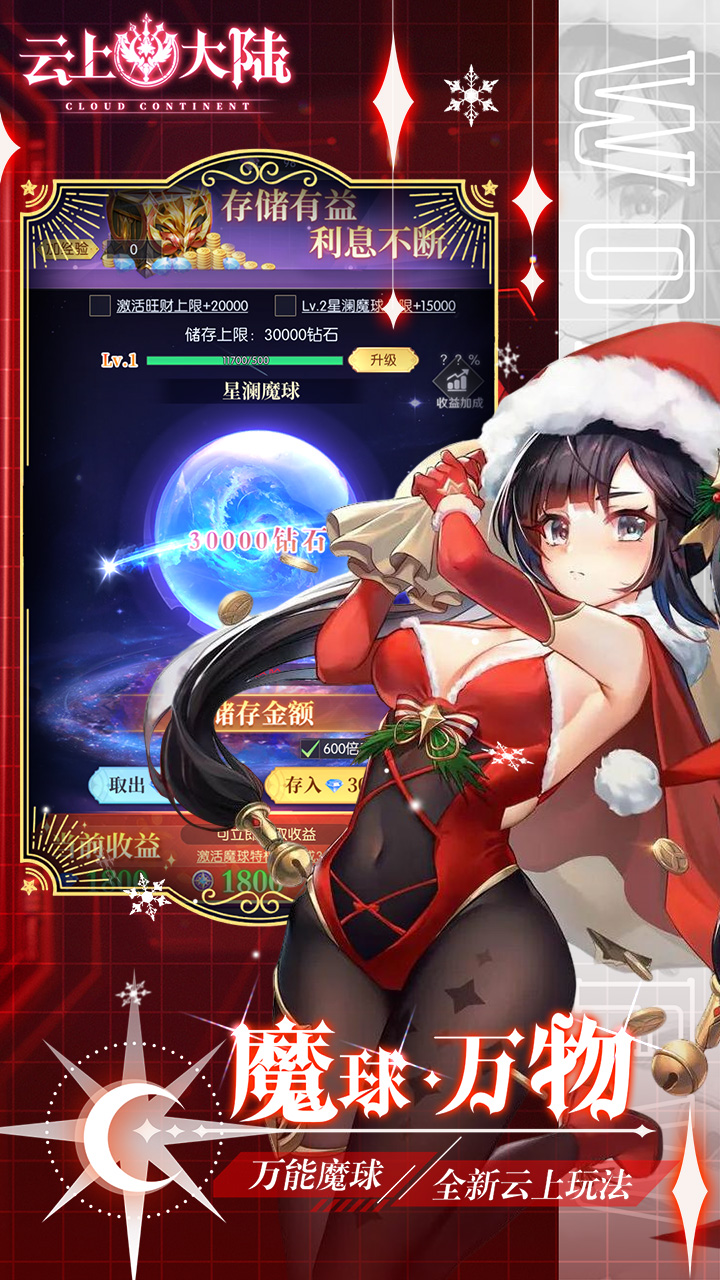The width and height of the screenshot is (720, 1280).
Task: Tick the 激活旺财上限+20000 checkbox
Action: (x=100, y=306)
